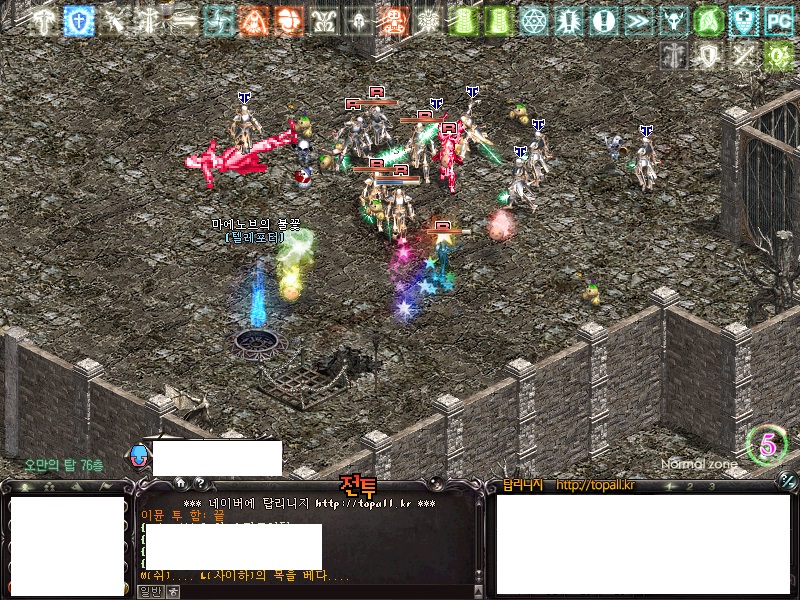Click the purple swirl orb showing 5

click(768, 447)
